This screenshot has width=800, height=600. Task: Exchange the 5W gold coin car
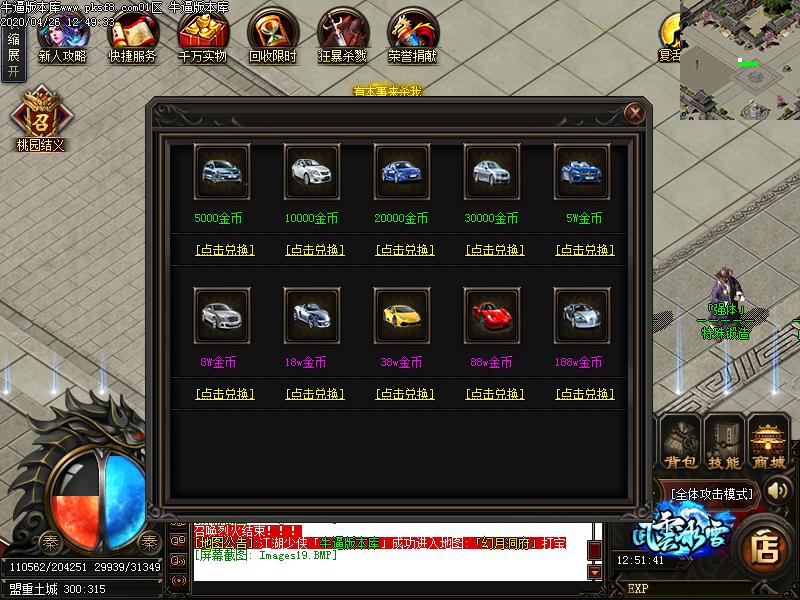(584, 250)
